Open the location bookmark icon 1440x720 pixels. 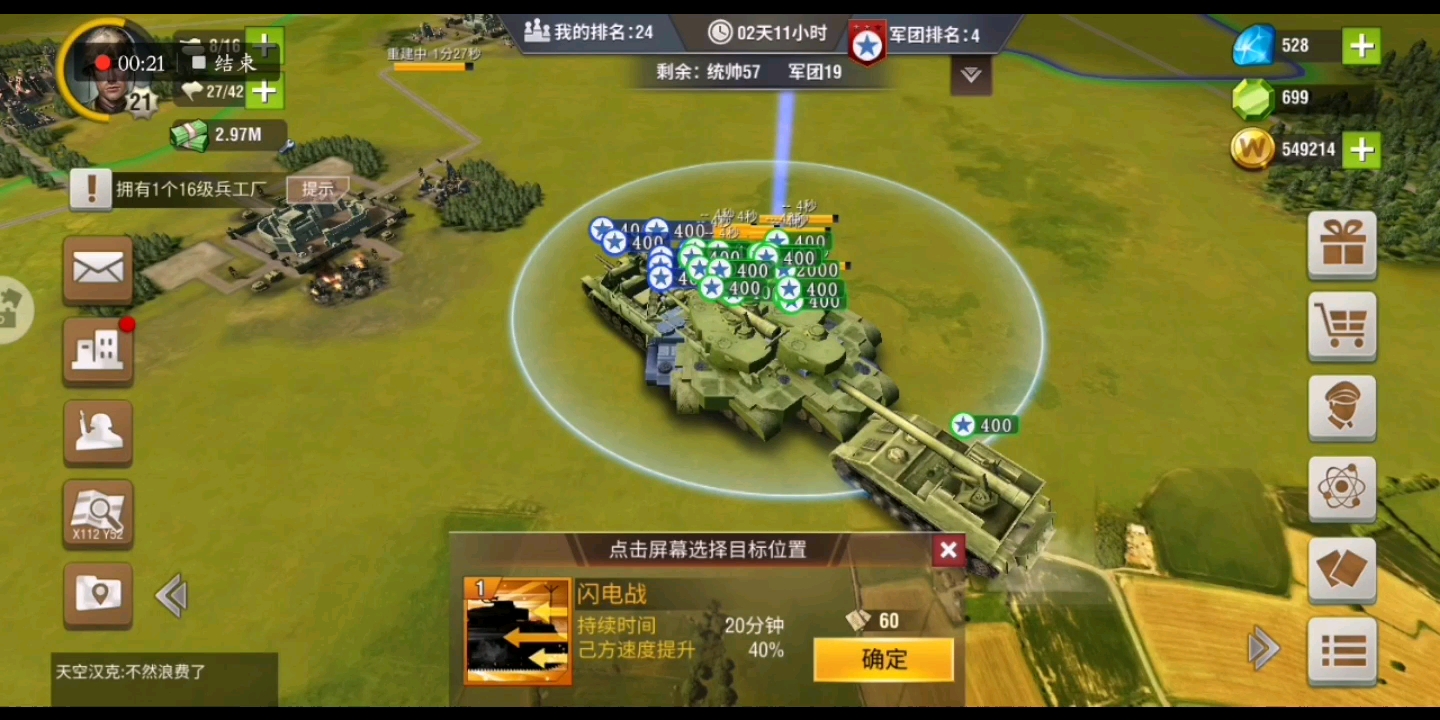coord(97,596)
